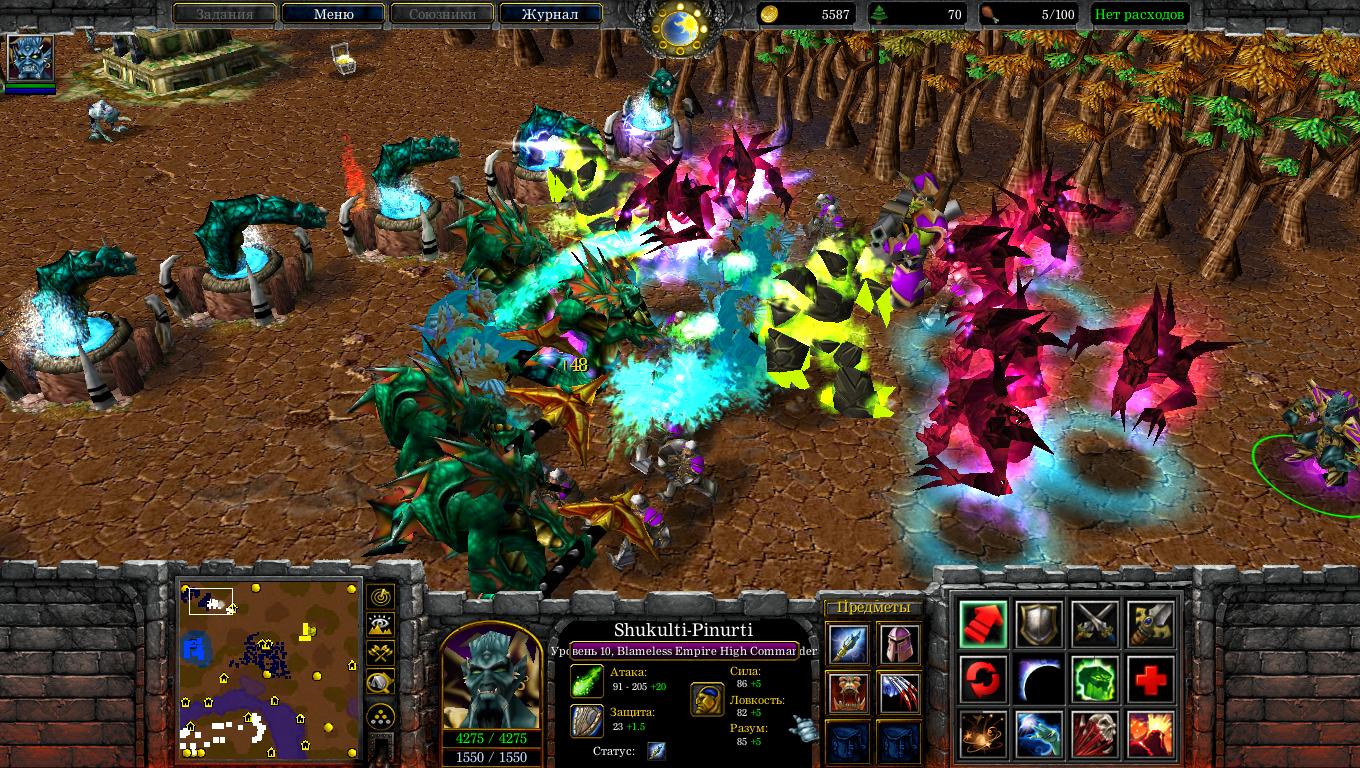Open the formation toggle button
This screenshot has width=1360, height=768.
coord(381,716)
